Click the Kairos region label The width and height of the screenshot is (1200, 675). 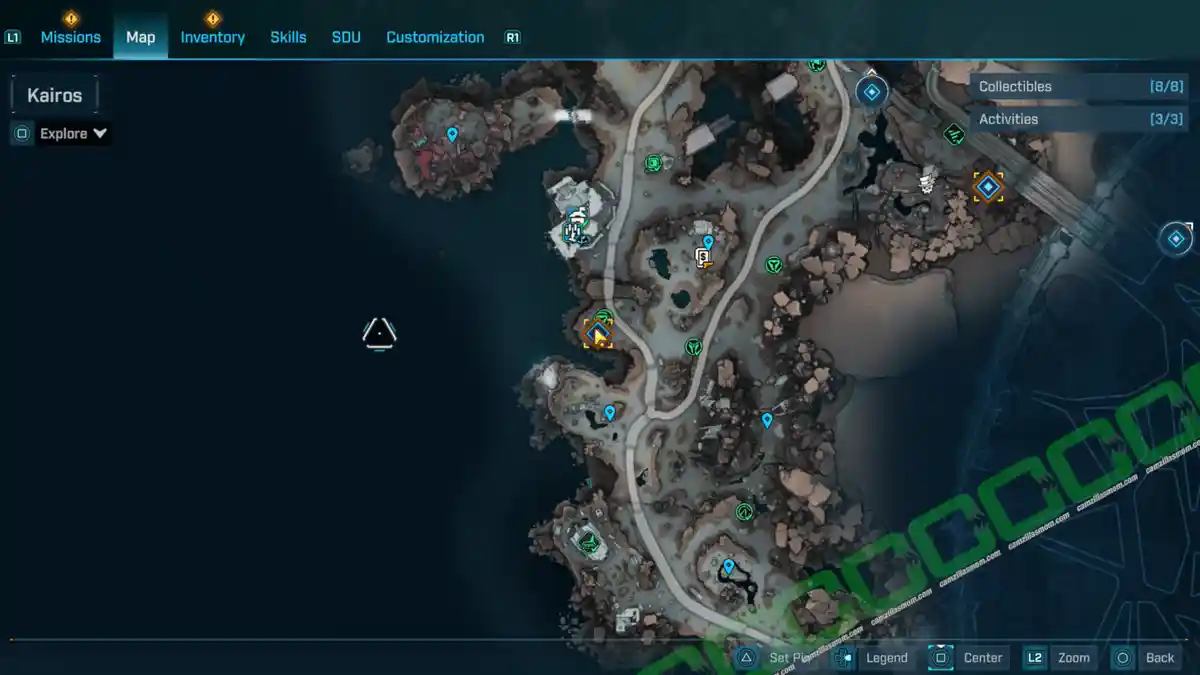point(55,96)
